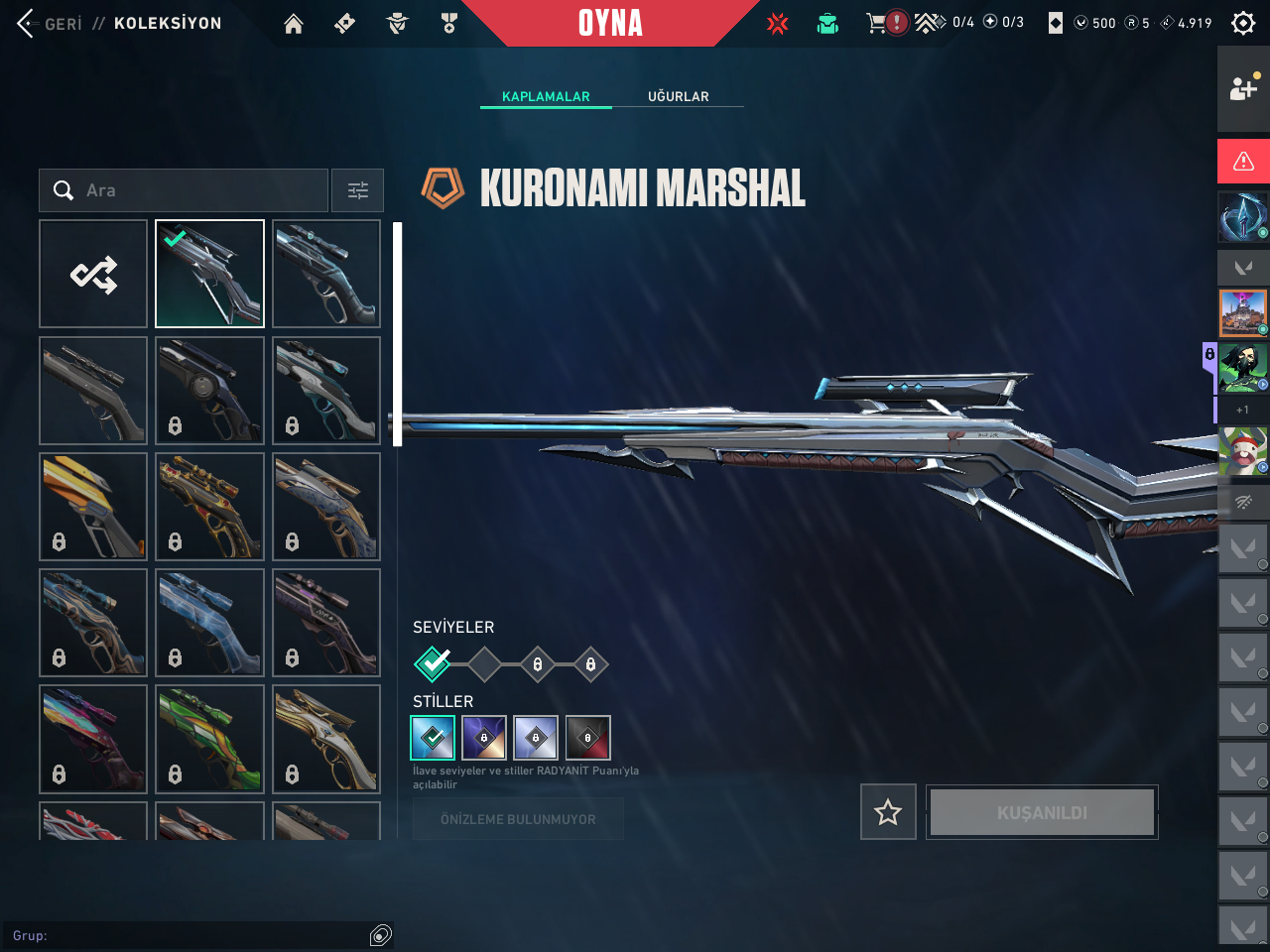Image resolution: width=1270 pixels, height=952 pixels.
Task: Choose the equipped blue style swatch
Action: tap(433, 738)
